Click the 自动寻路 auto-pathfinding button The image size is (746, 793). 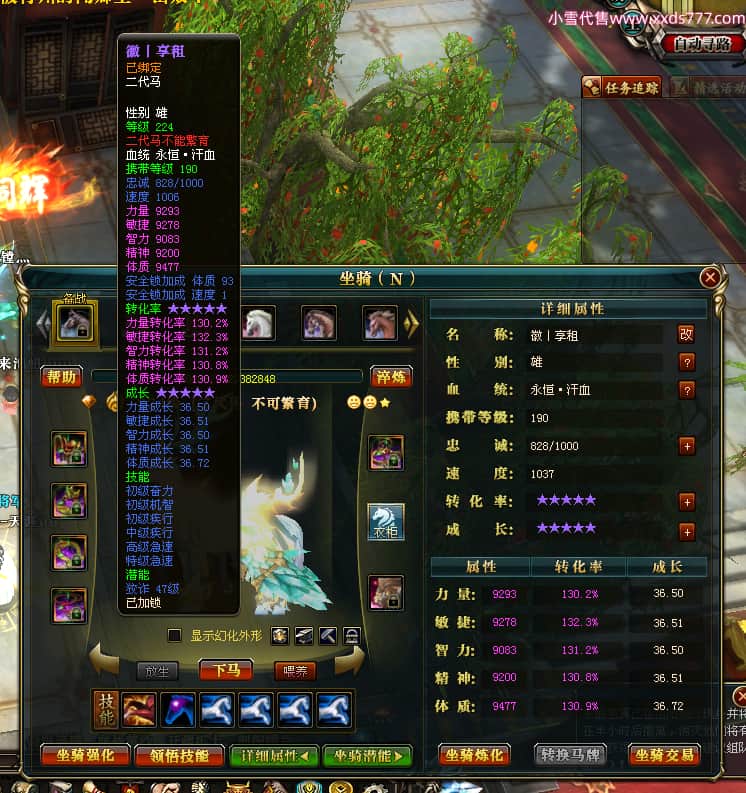(701, 44)
